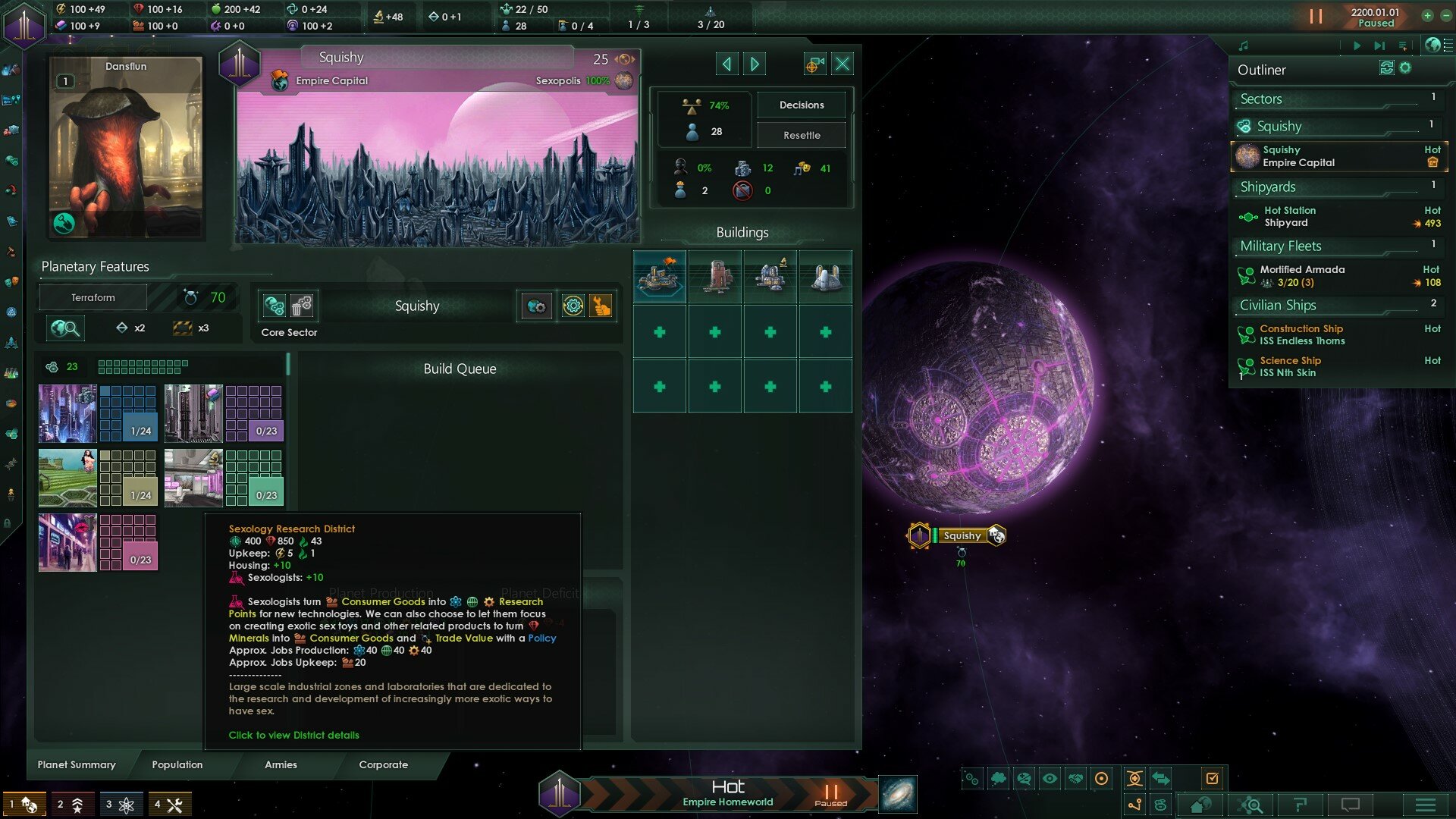Toggle the game pause button
The height and width of the screenshot is (819, 1456).
[x=1316, y=16]
